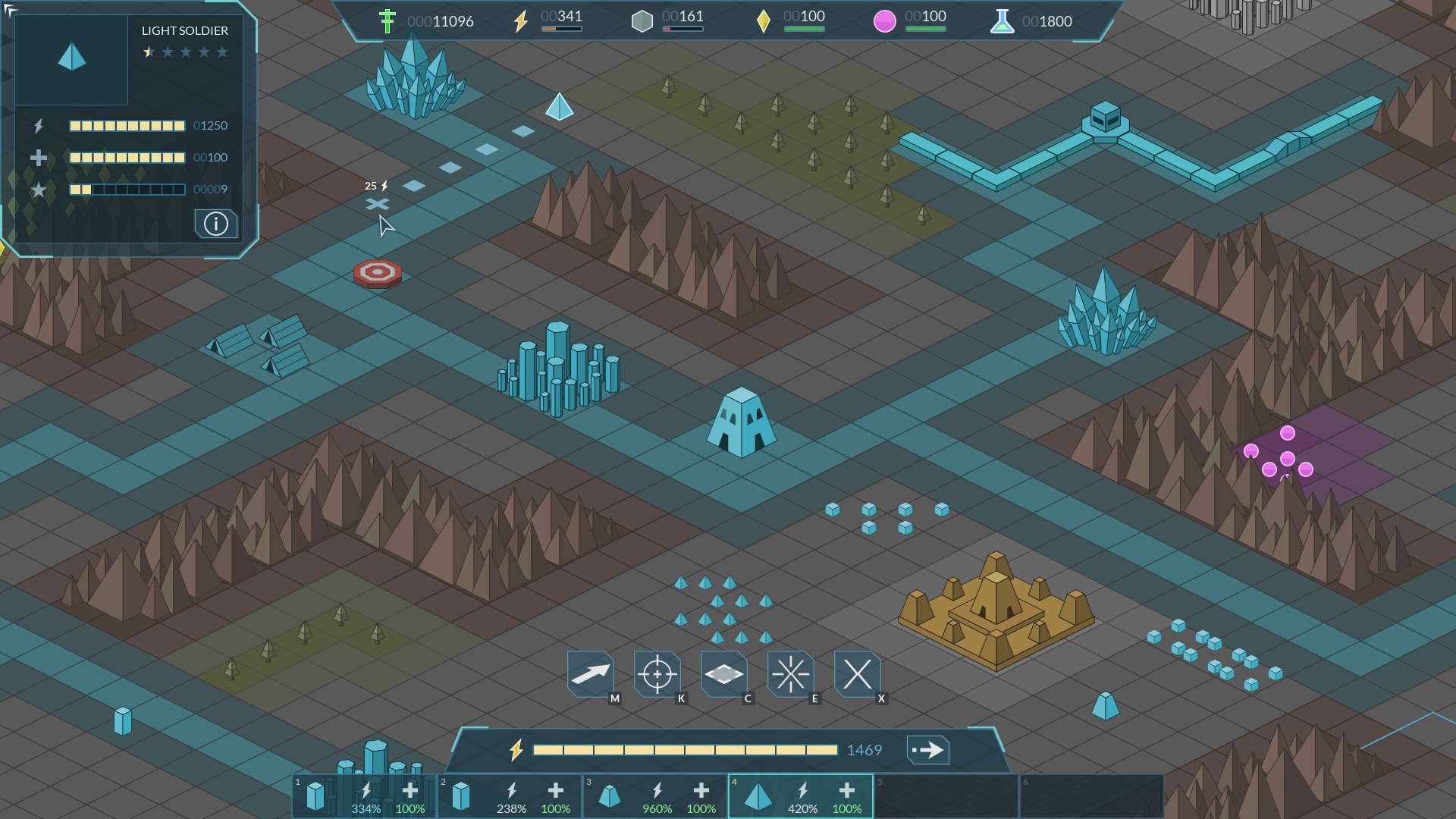Select unit group 2 at 238% energy
The width and height of the screenshot is (1456, 819).
(510, 796)
